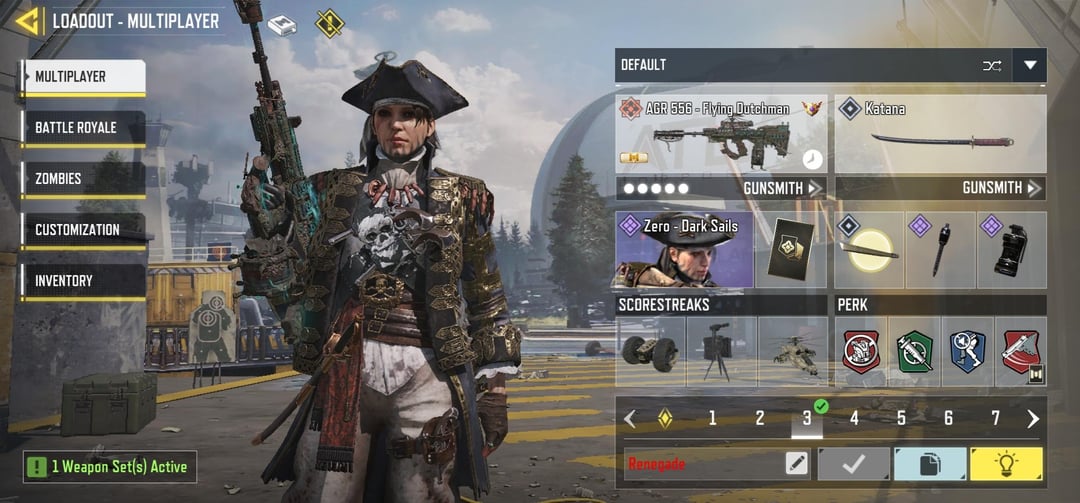Show next loadouts with the right arrow
The width and height of the screenshot is (1080, 503).
[x=1033, y=419]
